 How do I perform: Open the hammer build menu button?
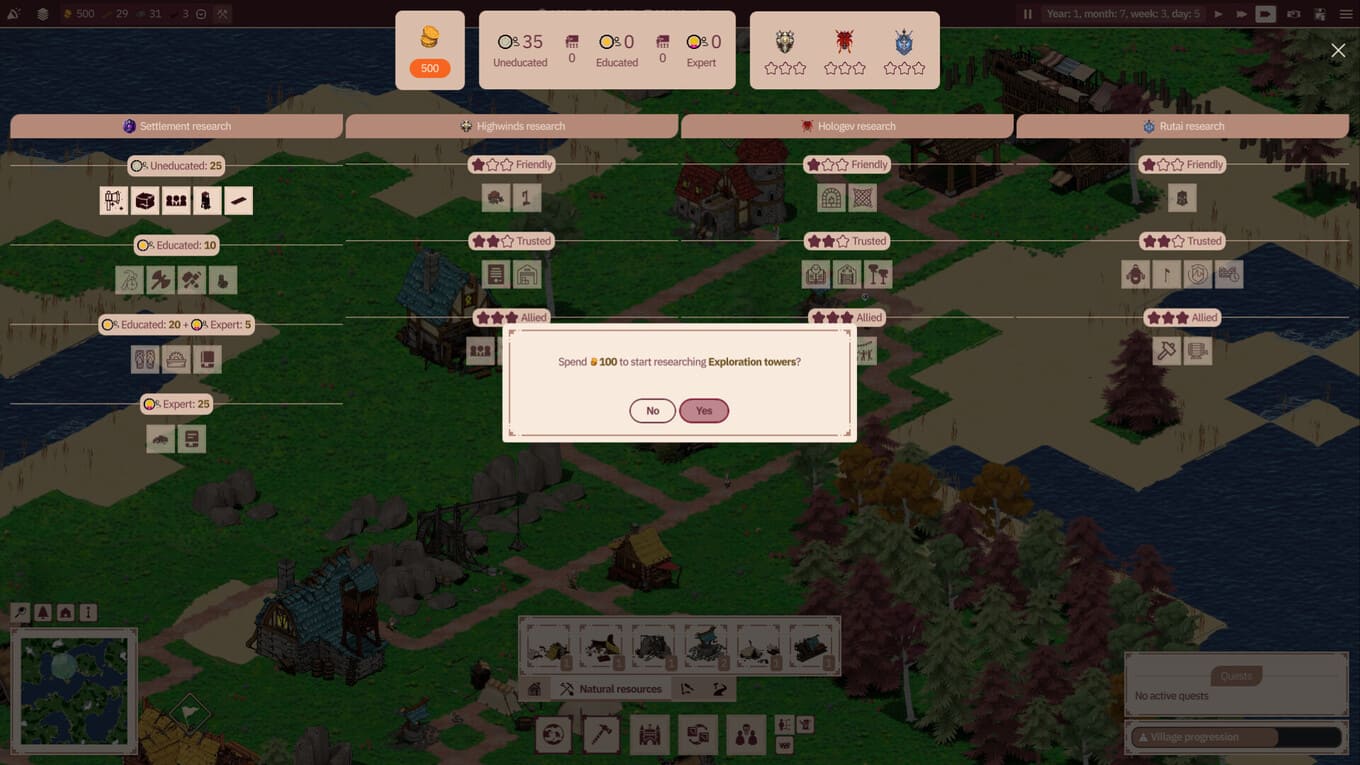[602, 735]
